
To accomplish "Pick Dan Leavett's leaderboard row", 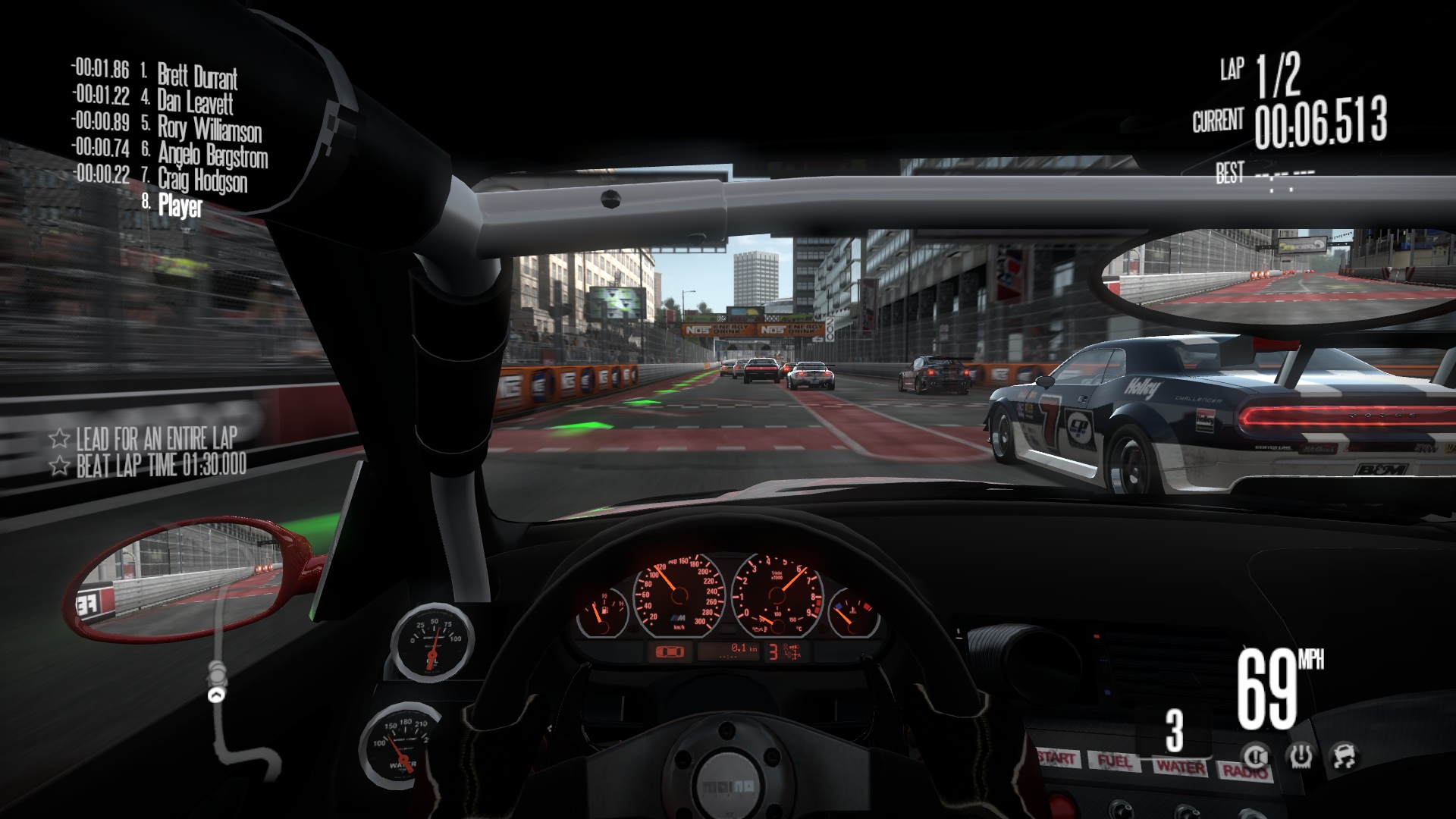I will (x=194, y=101).
